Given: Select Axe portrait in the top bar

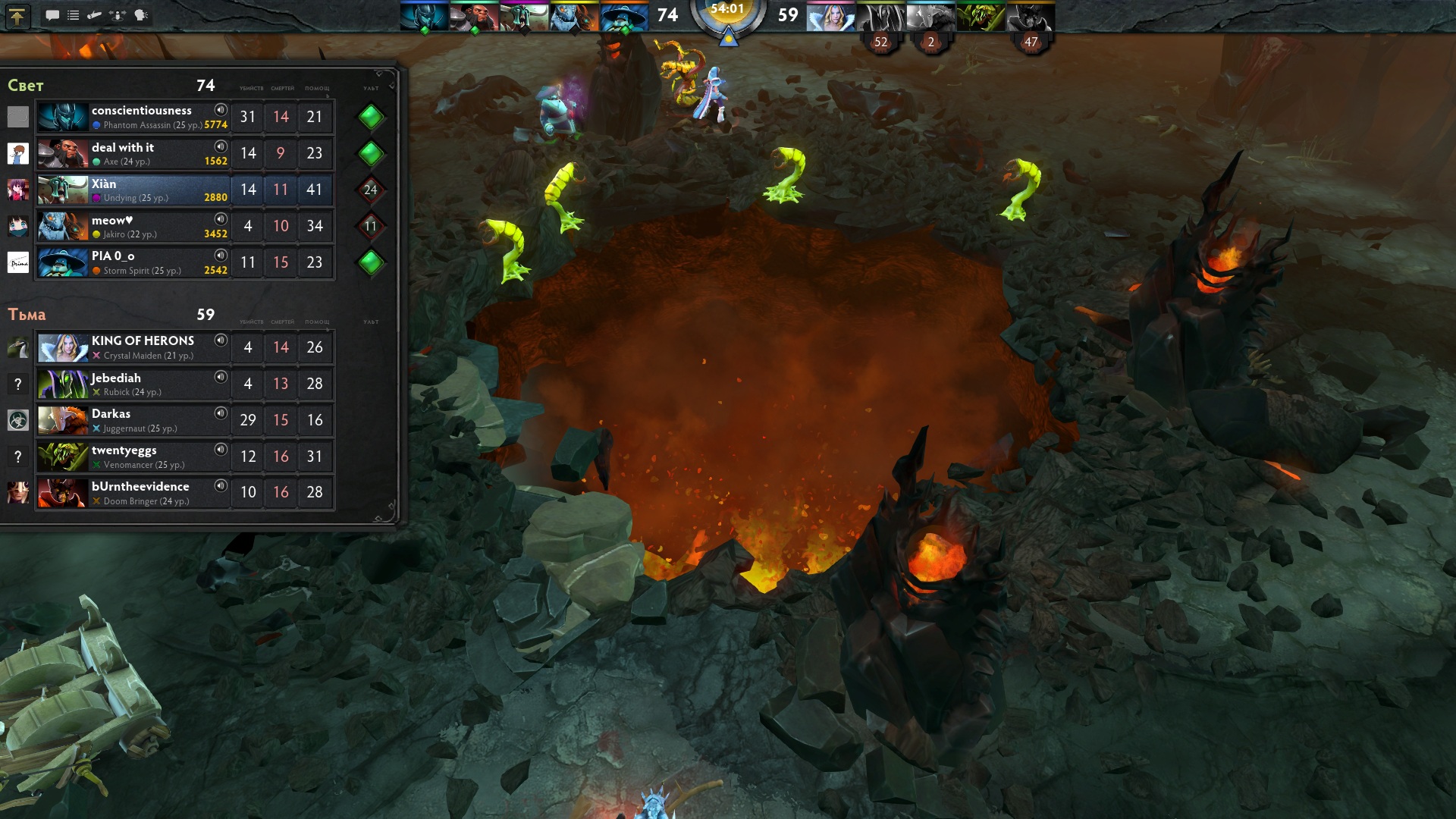Looking at the screenshot, I should coord(474,17).
